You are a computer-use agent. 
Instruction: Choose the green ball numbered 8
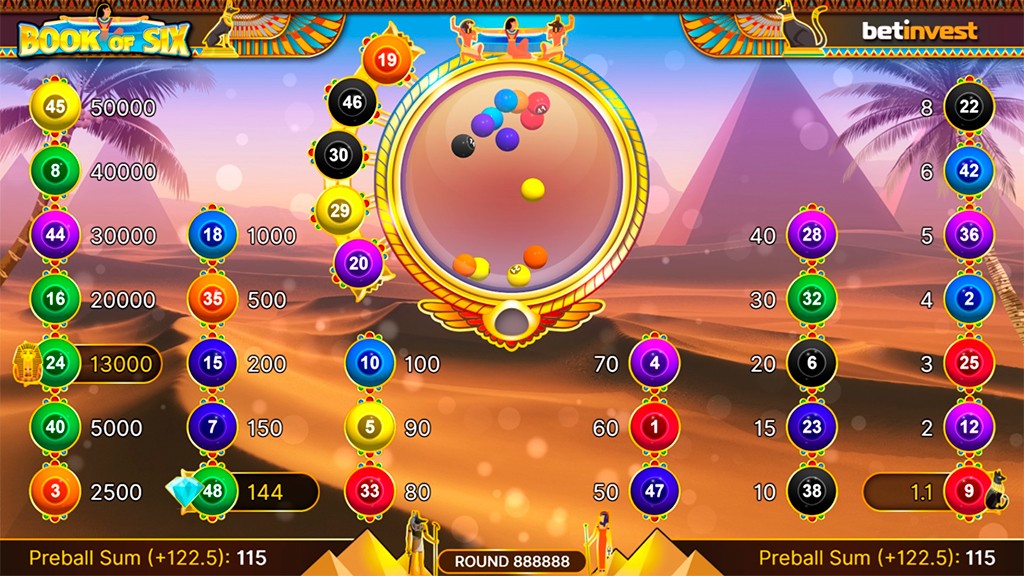(55, 172)
